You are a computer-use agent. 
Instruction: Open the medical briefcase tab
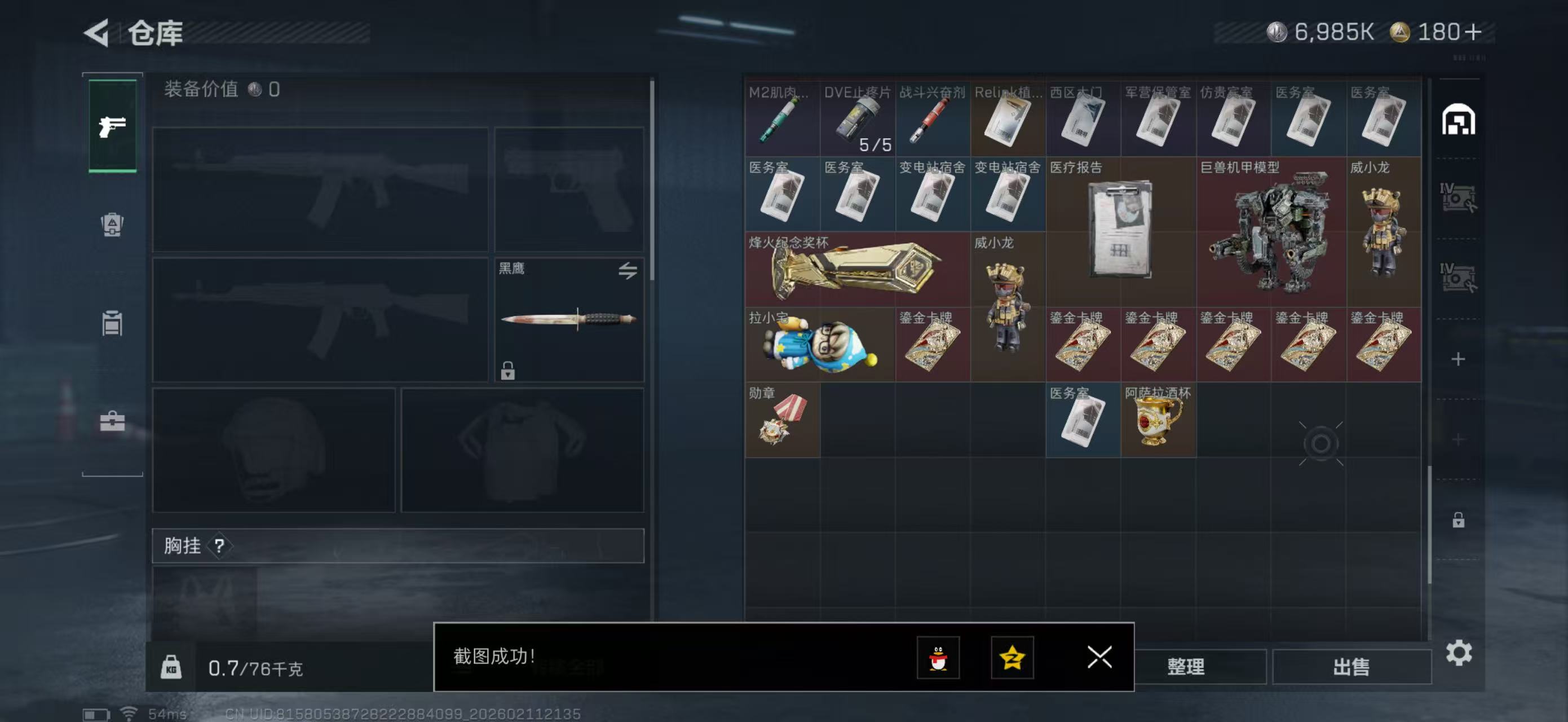click(113, 421)
